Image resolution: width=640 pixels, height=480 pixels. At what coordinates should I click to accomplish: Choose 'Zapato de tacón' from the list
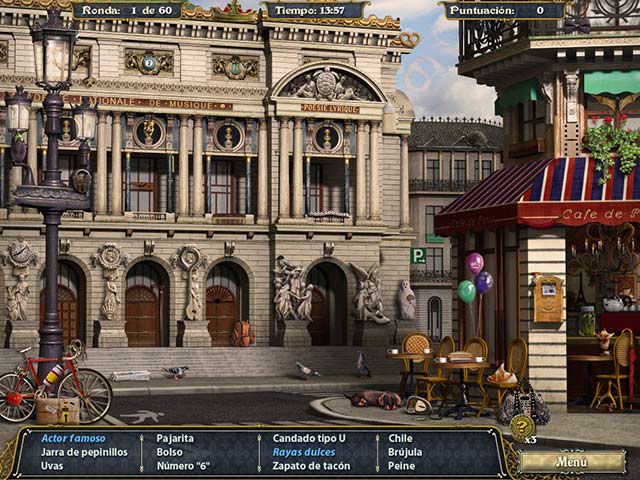click(x=309, y=466)
